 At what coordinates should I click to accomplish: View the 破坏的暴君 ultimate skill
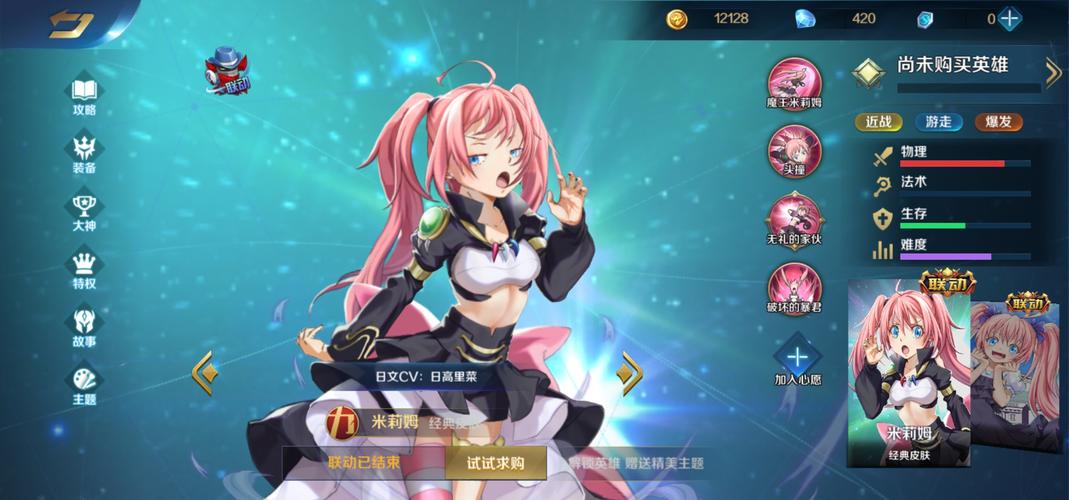(x=794, y=285)
